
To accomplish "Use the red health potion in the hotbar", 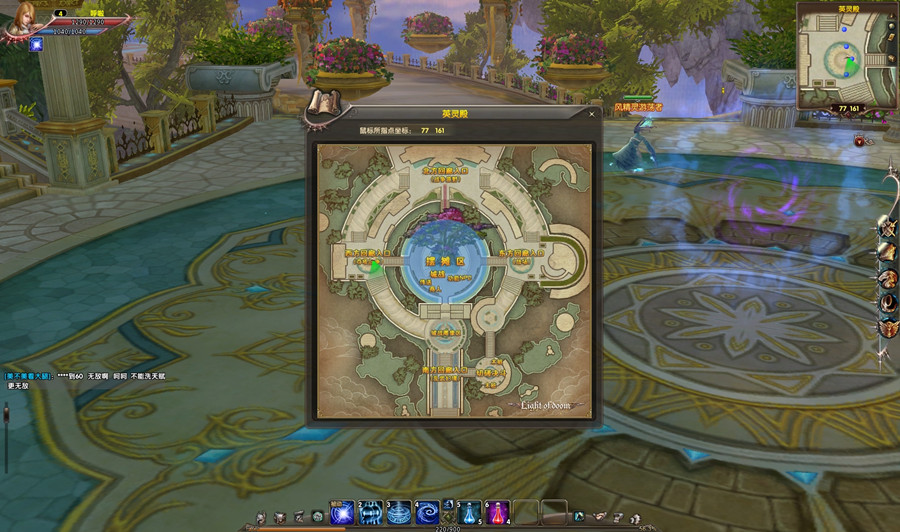I will [x=497, y=513].
